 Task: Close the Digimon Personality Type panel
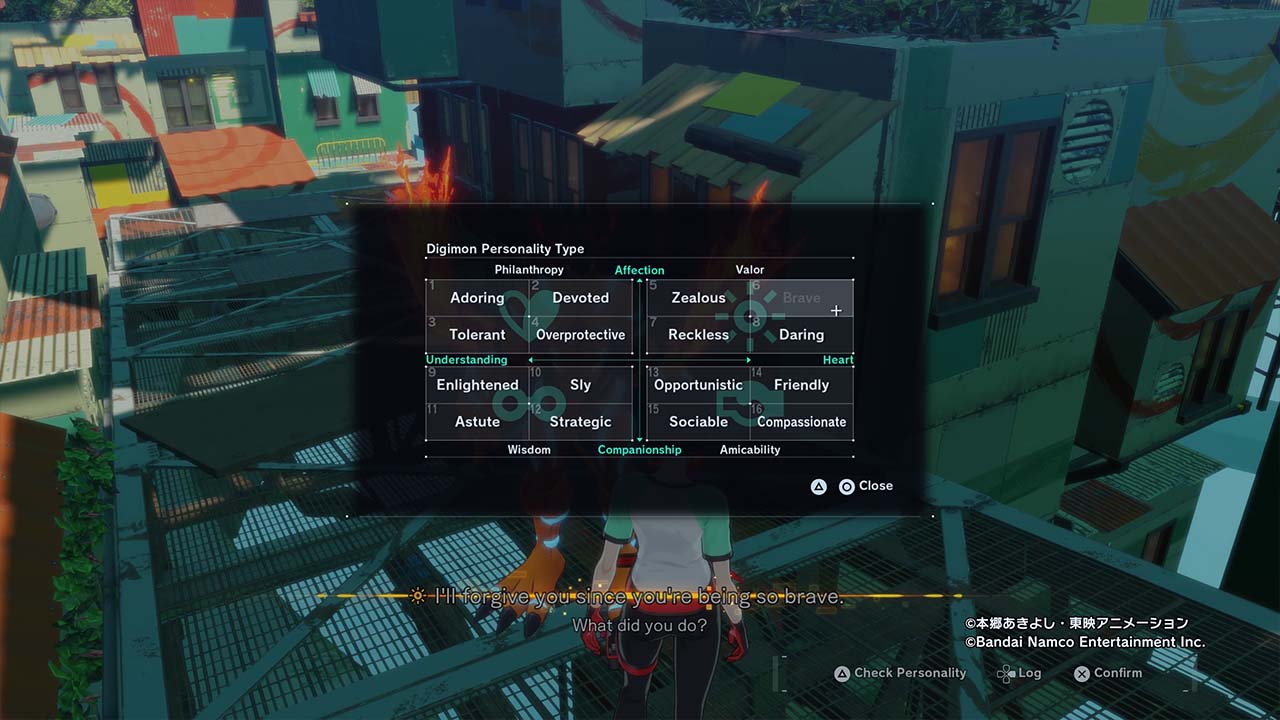(865, 486)
